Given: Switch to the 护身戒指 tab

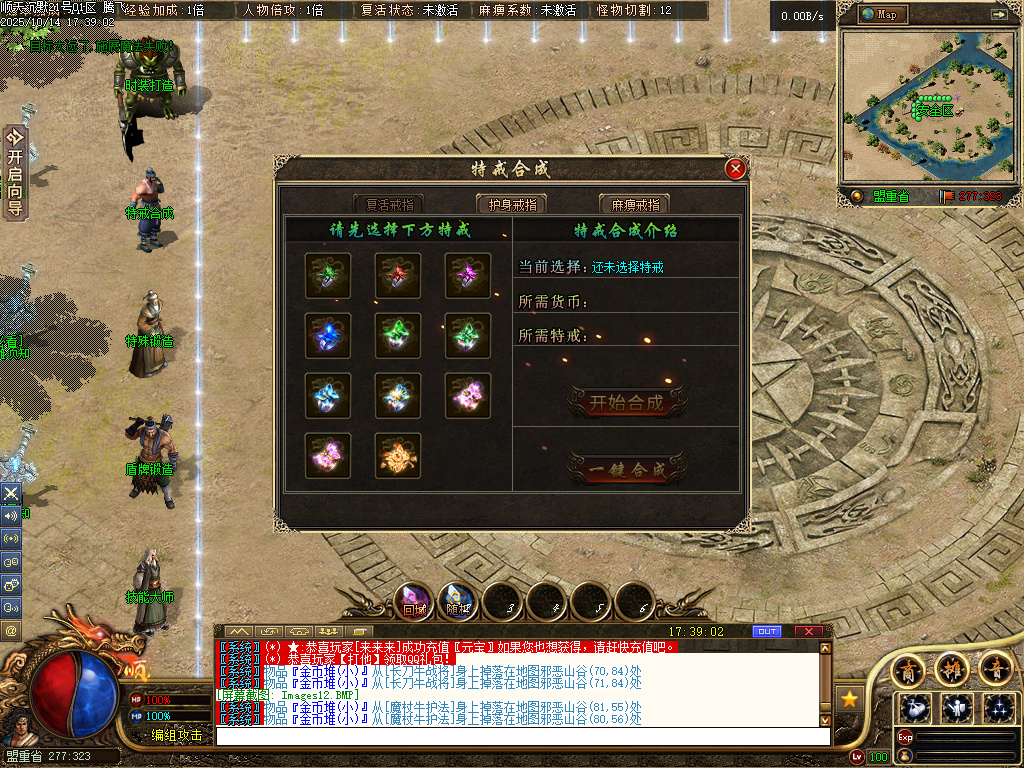Looking at the screenshot, I should tap(511, 204).
